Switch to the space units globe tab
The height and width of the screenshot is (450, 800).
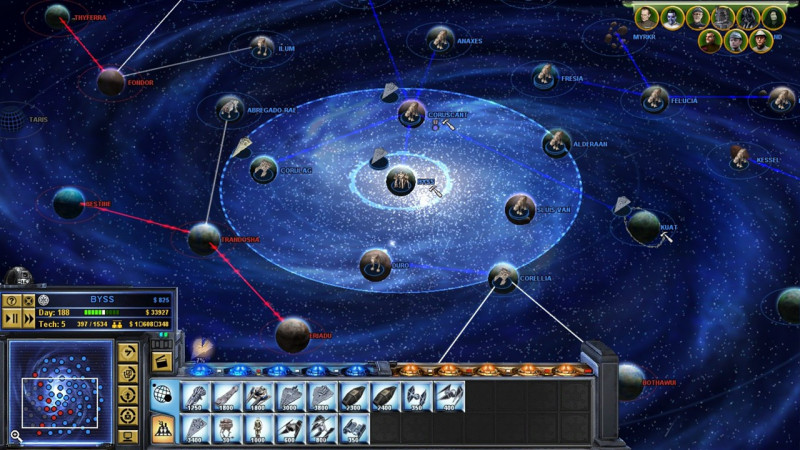[x=162, y=395]
